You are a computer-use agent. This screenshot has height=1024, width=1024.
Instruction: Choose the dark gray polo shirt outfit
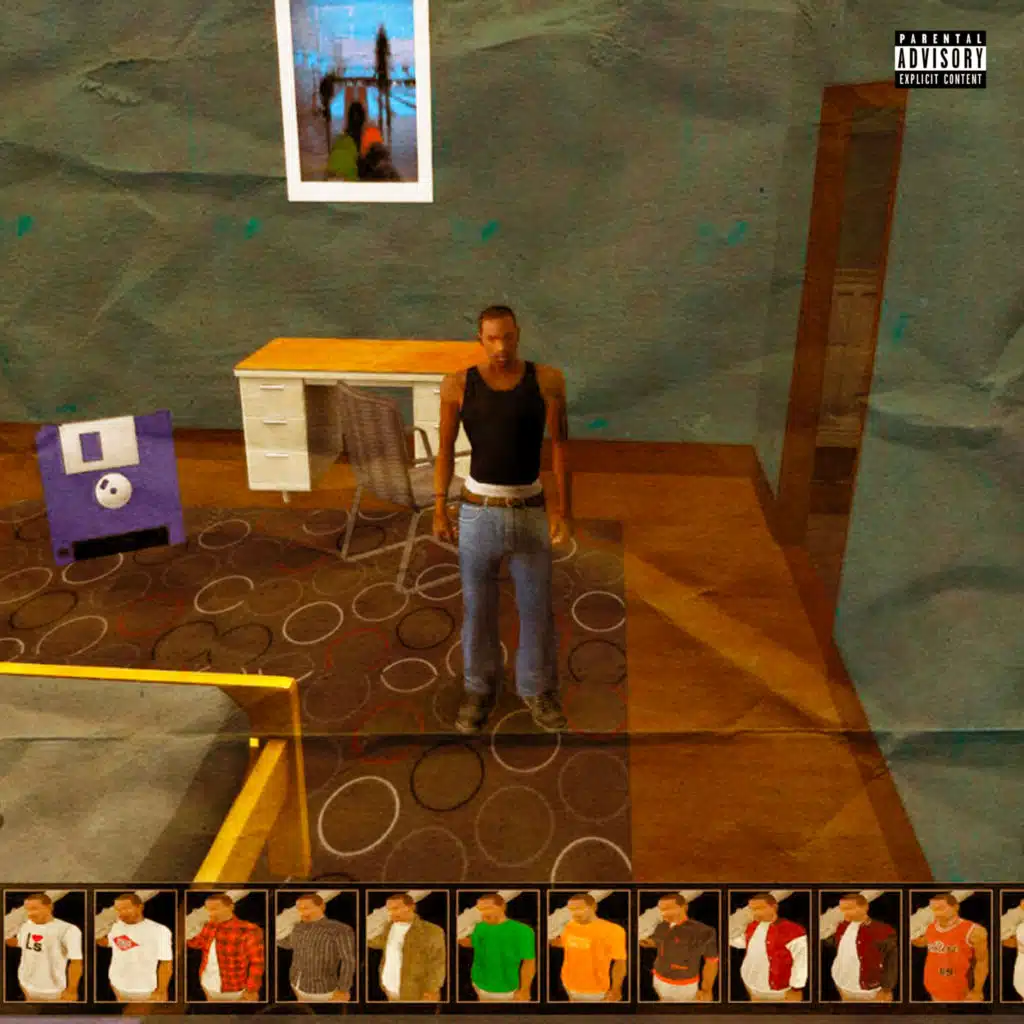pos(679,945)
